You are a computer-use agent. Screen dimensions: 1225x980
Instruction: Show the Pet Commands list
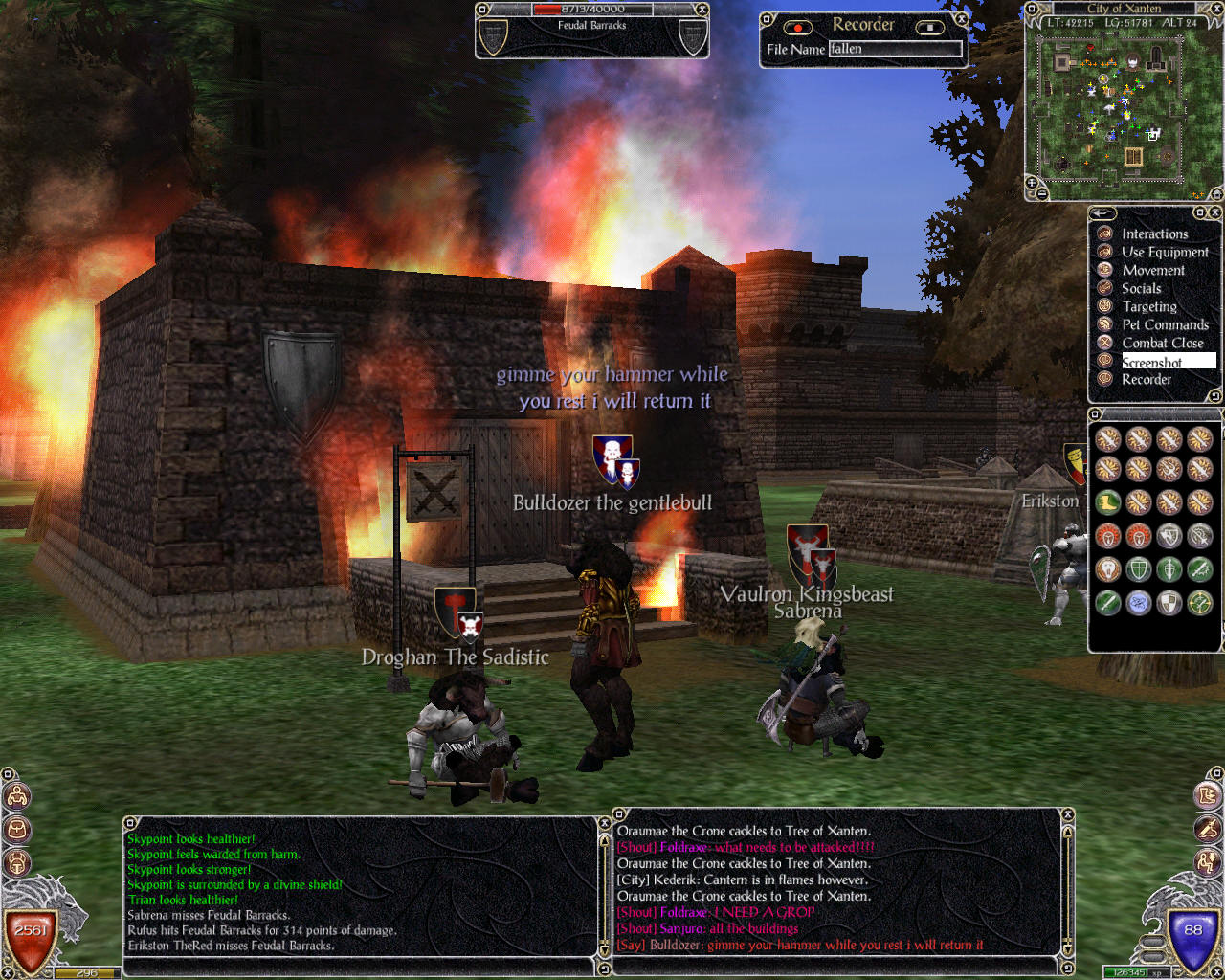(1165, 324)
